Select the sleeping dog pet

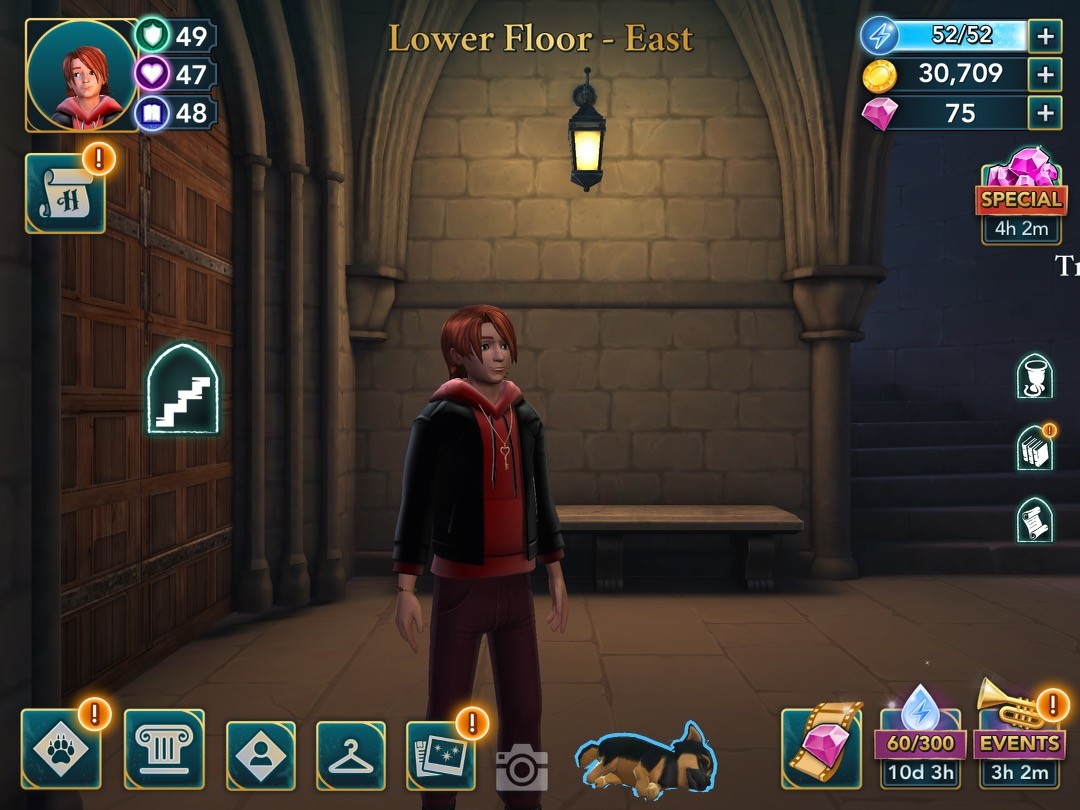pyautogui.click(x=646, y=760)
